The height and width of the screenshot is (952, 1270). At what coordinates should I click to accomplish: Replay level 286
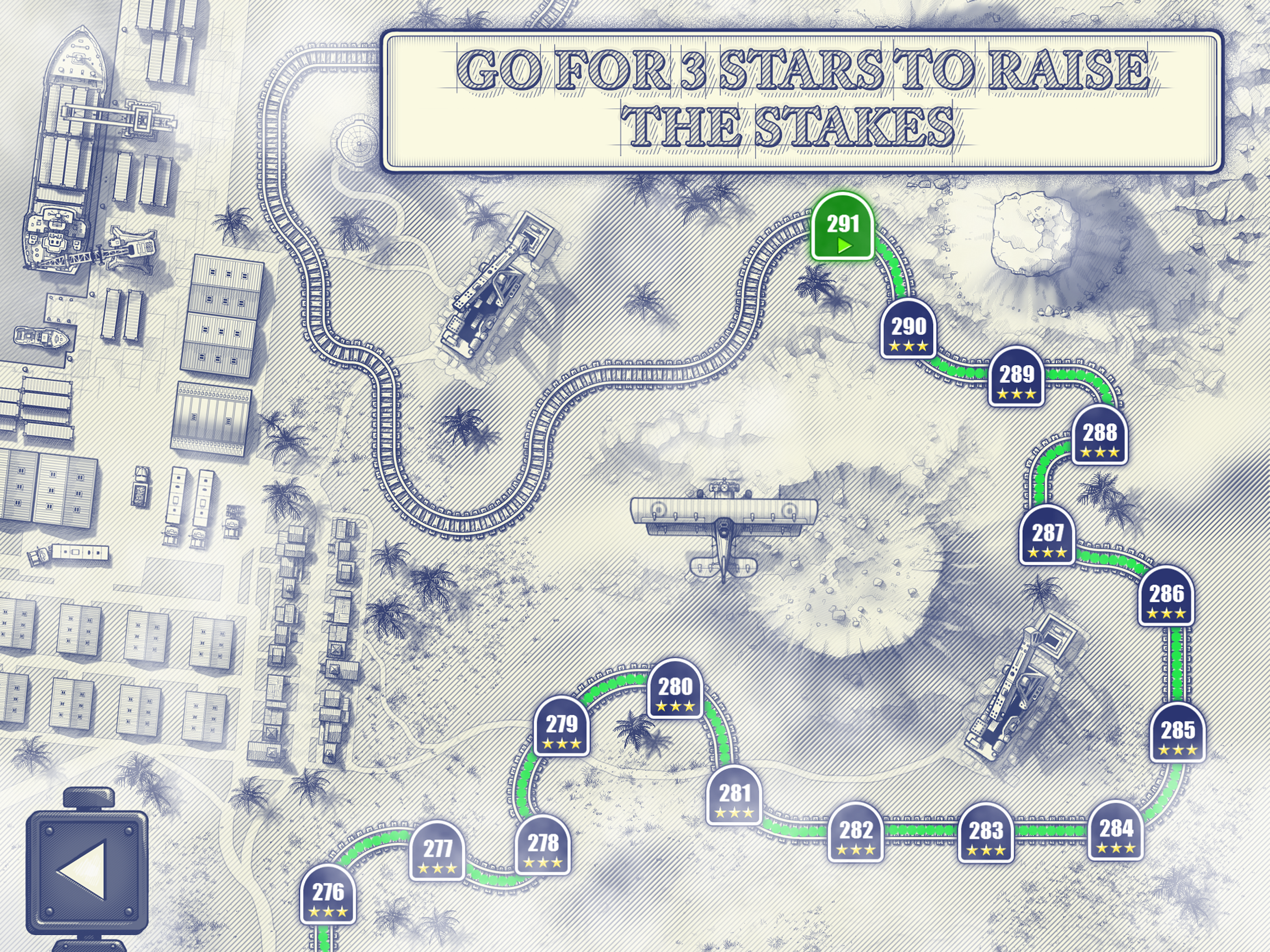click(x=1166, y=598)
